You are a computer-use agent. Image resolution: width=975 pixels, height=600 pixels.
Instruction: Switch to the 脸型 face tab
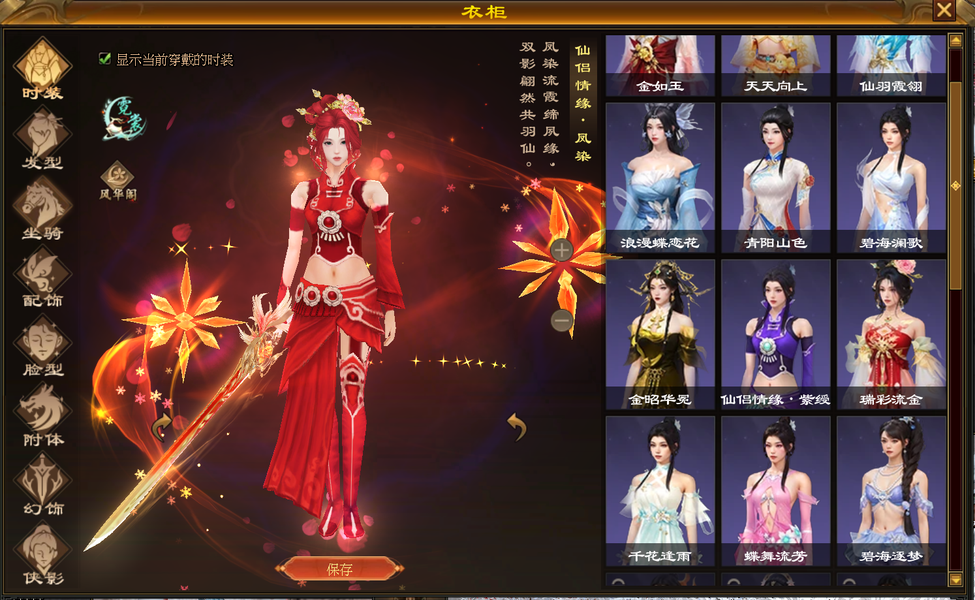tap(42, 347)
